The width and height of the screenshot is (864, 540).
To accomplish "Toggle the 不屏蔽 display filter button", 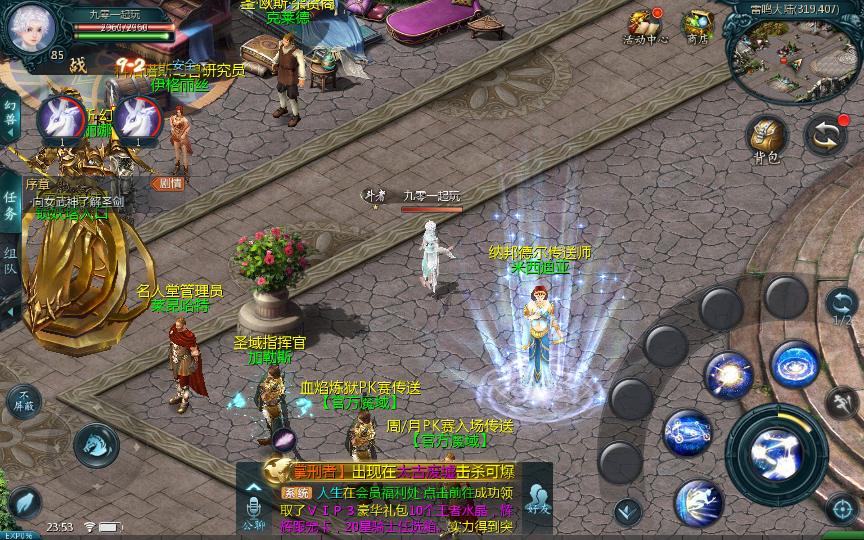I will pos(24,401).
